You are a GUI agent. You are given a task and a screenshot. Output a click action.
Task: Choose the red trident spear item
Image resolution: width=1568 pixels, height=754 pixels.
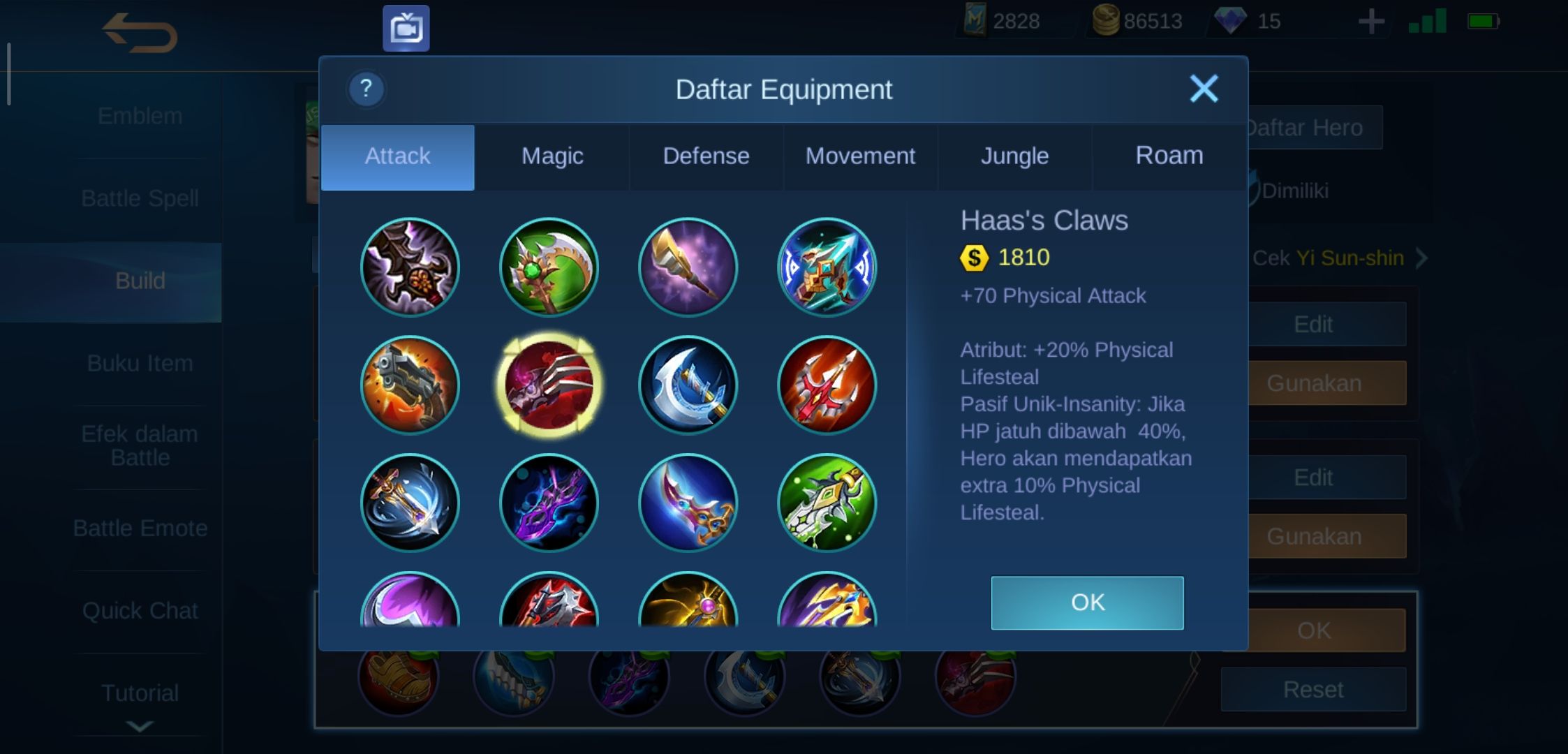(827, 385)
